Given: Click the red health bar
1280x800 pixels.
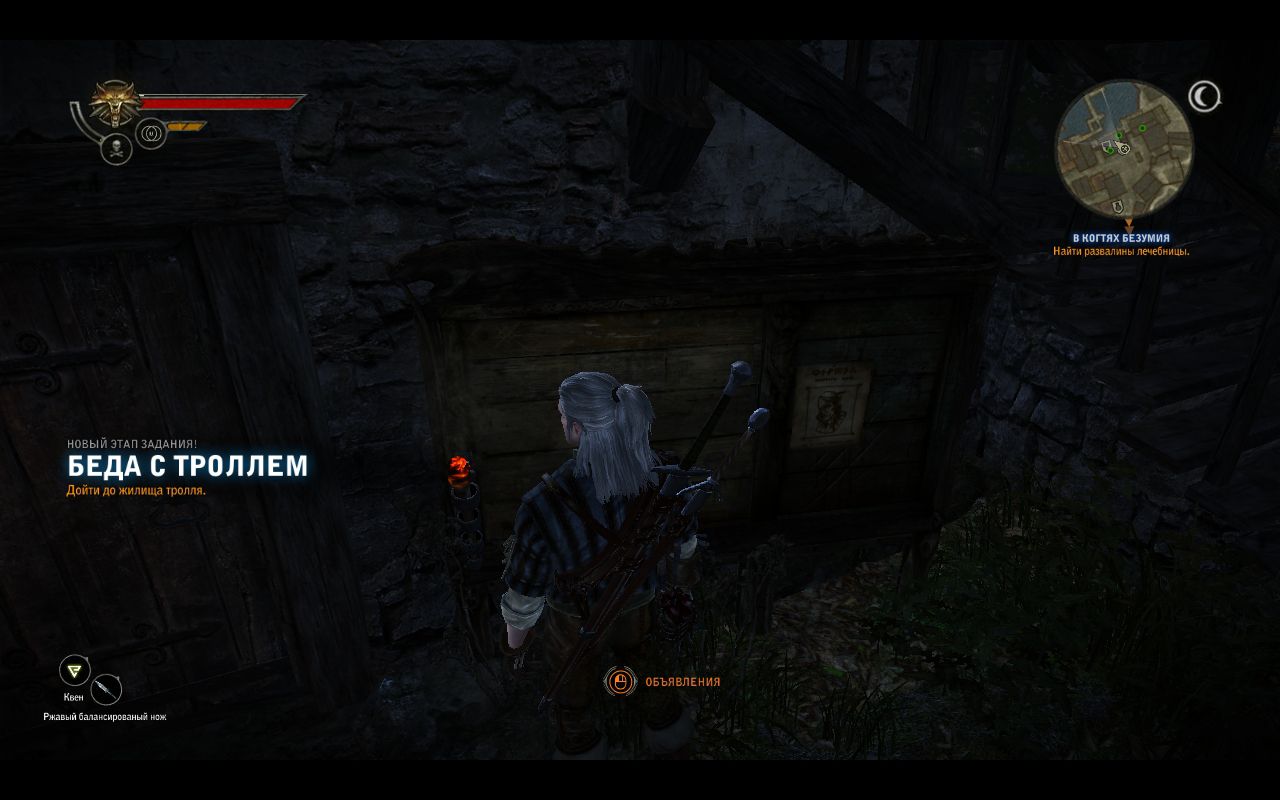Looking at the screenshot, I should (x=220, y=101).
